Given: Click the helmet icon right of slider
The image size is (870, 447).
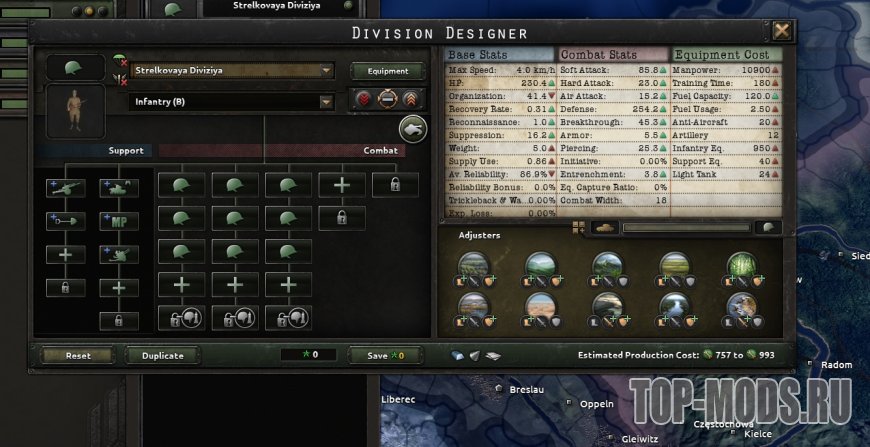Looking at the screenshot, I should pyautogui.click(x=767, y=228).
